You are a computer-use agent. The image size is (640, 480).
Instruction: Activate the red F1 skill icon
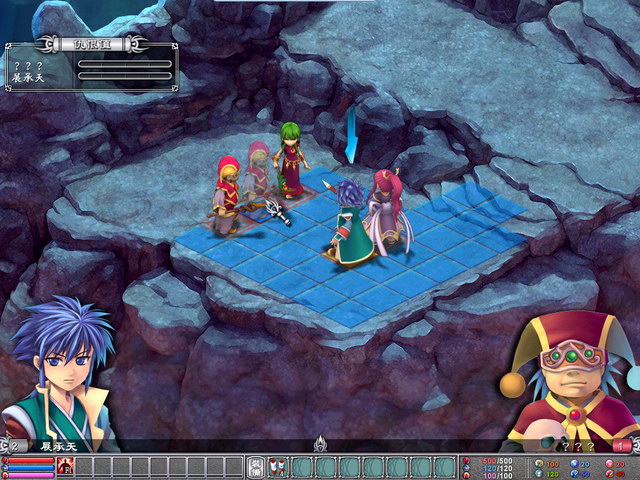point(65,466)
